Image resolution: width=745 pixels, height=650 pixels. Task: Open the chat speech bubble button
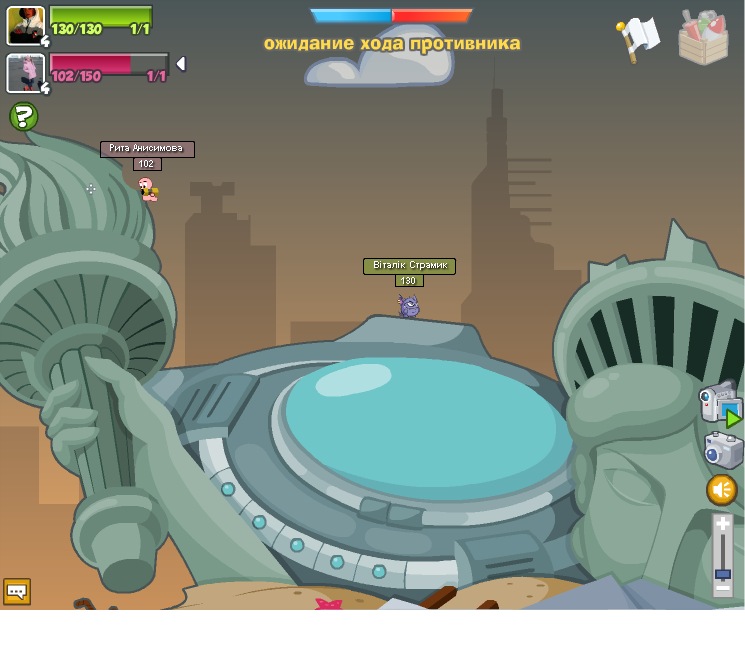[x=17, y=591]
